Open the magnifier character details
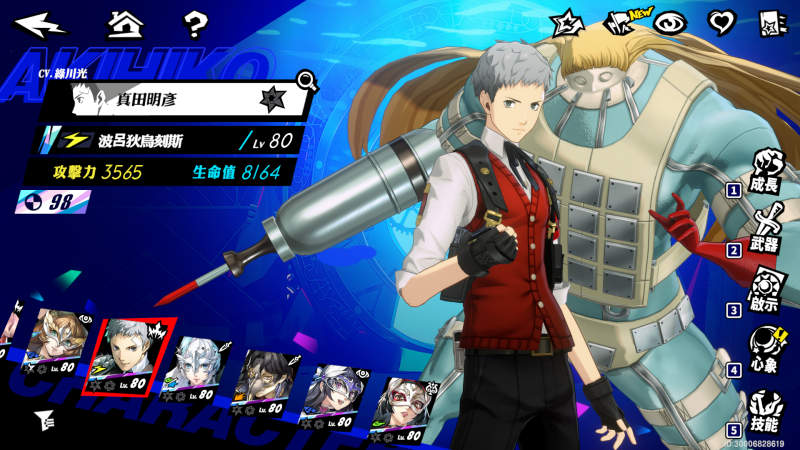The height and width of the screenshot is (450, 800). click(x=307, y=80)
